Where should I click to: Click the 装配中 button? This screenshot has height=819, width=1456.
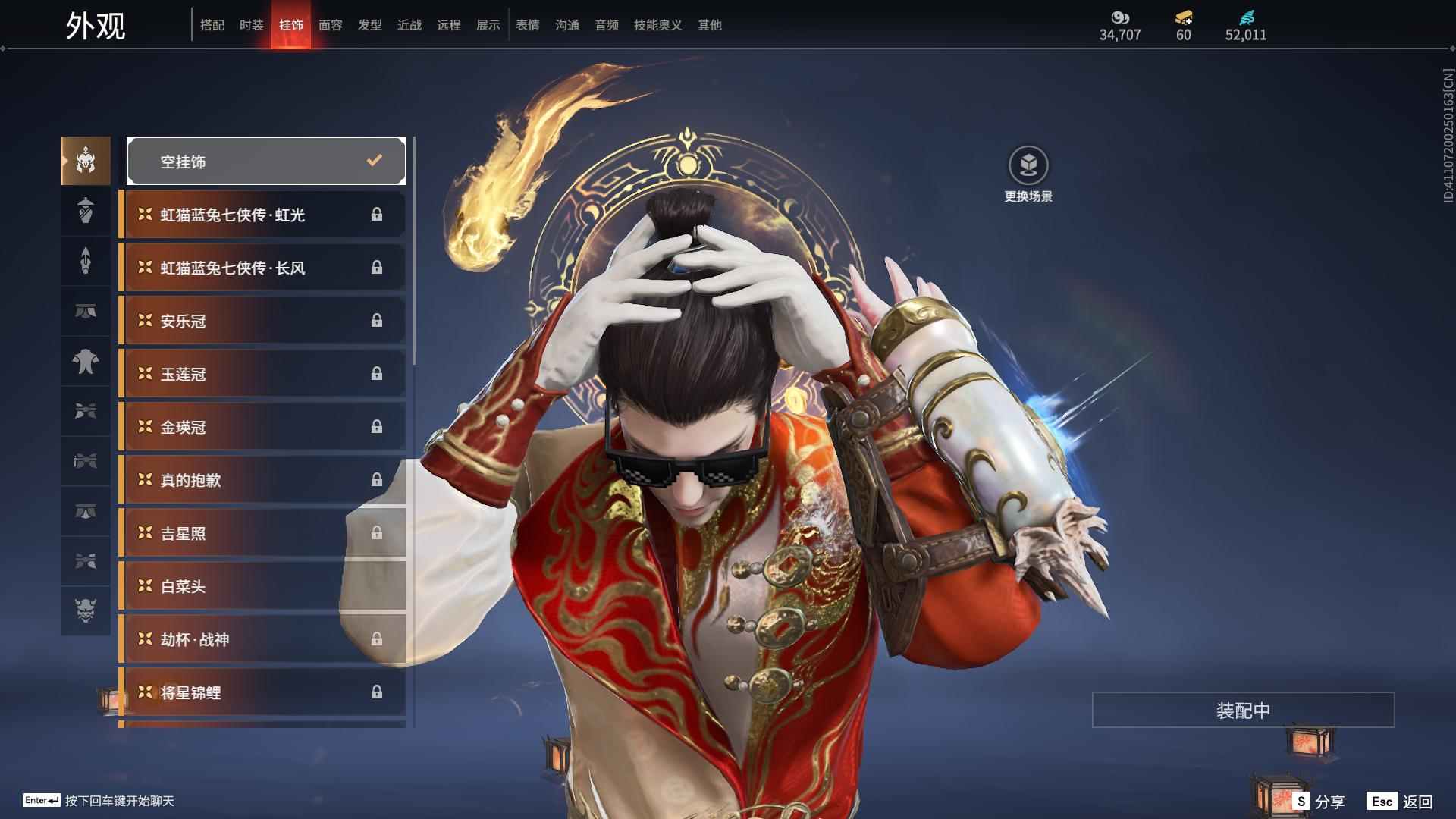[x=1241, y=711]
